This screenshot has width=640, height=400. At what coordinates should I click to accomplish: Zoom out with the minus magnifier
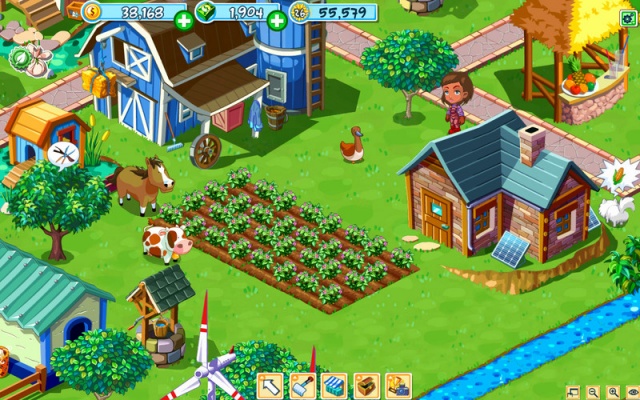593,392
